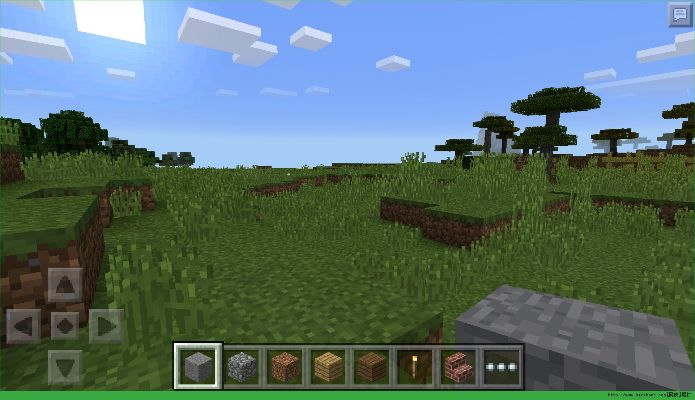The height and width of the screenshot is (400, 695).
Task: Choose the cobblestone block in the hotbar
Action: (241, 366)
